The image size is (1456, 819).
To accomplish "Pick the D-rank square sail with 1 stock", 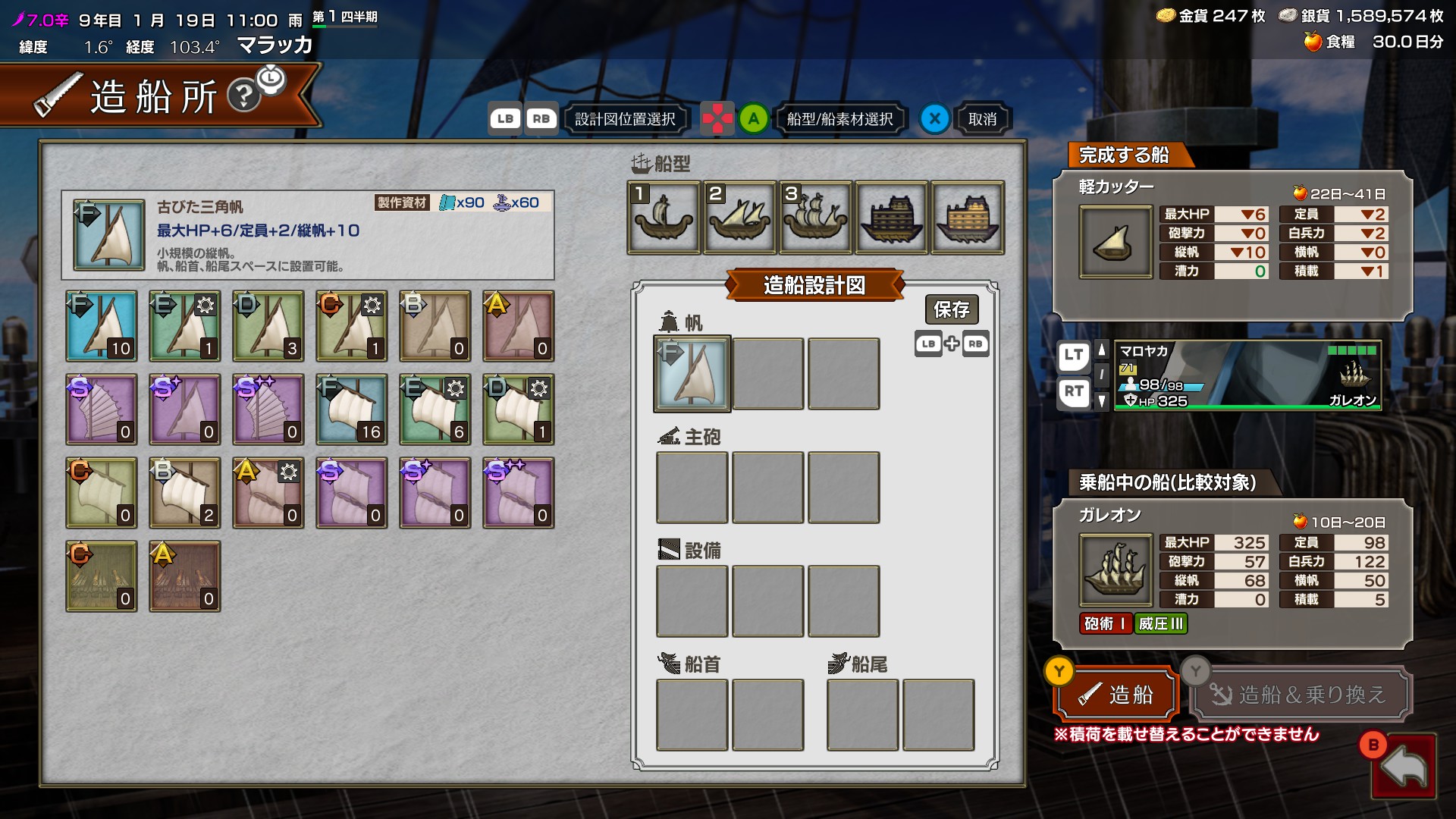I will pyautogui.click(x=519, y=409).
